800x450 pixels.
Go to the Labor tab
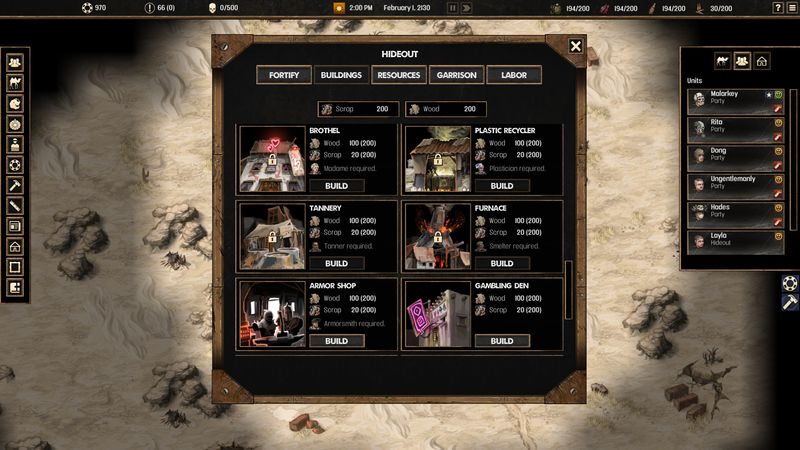[x=513, y=75]
